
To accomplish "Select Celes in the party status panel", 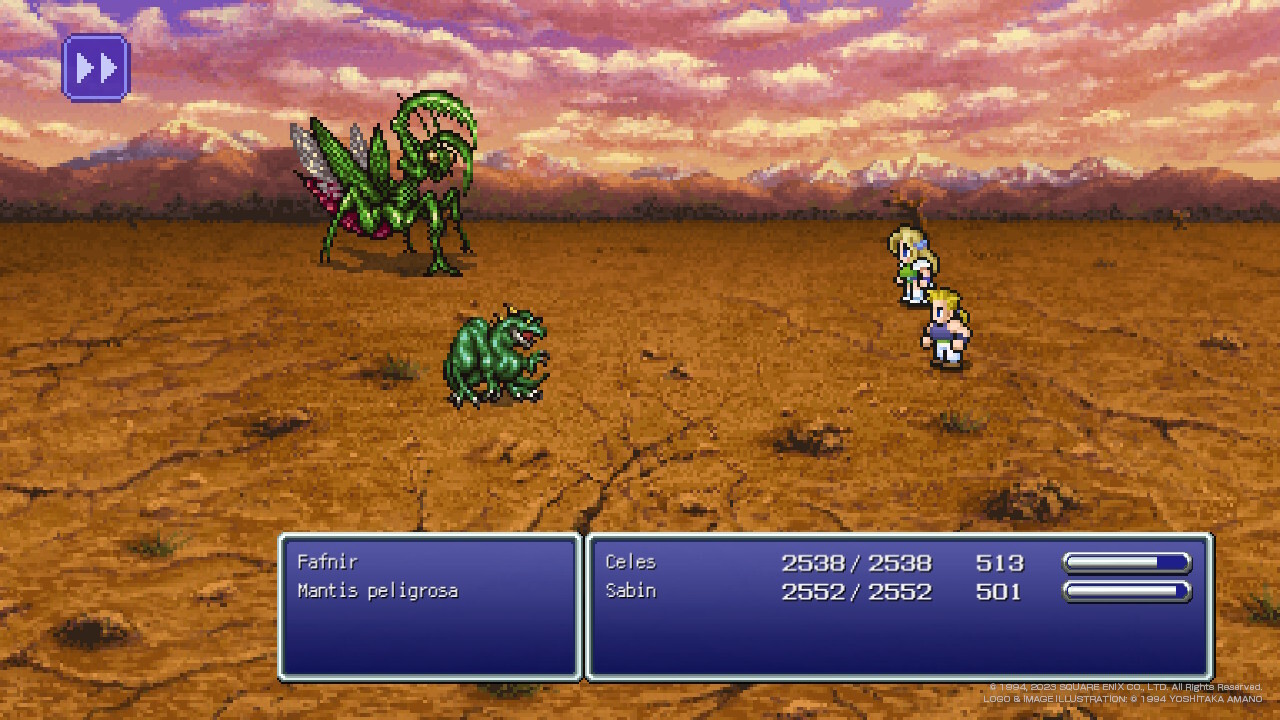I will (x=631, y=562).
